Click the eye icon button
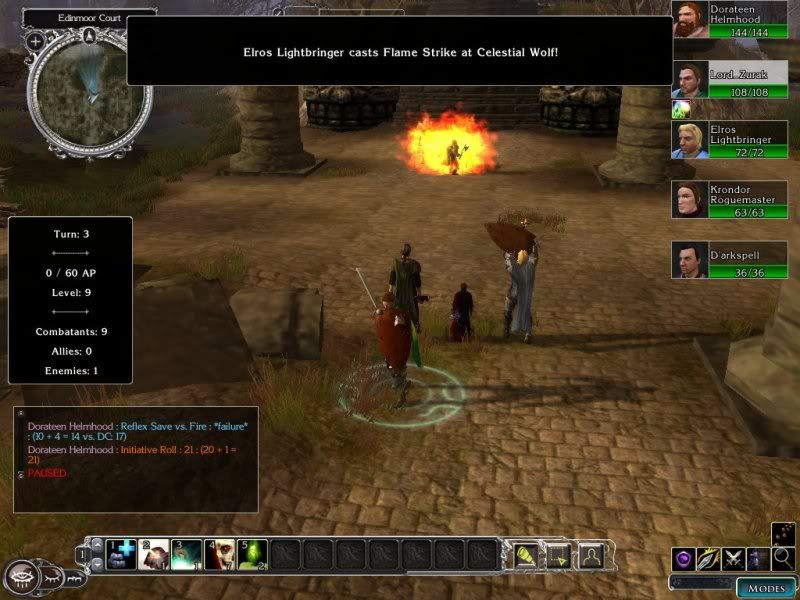This screenshot has width=800, height=600. 20,577
